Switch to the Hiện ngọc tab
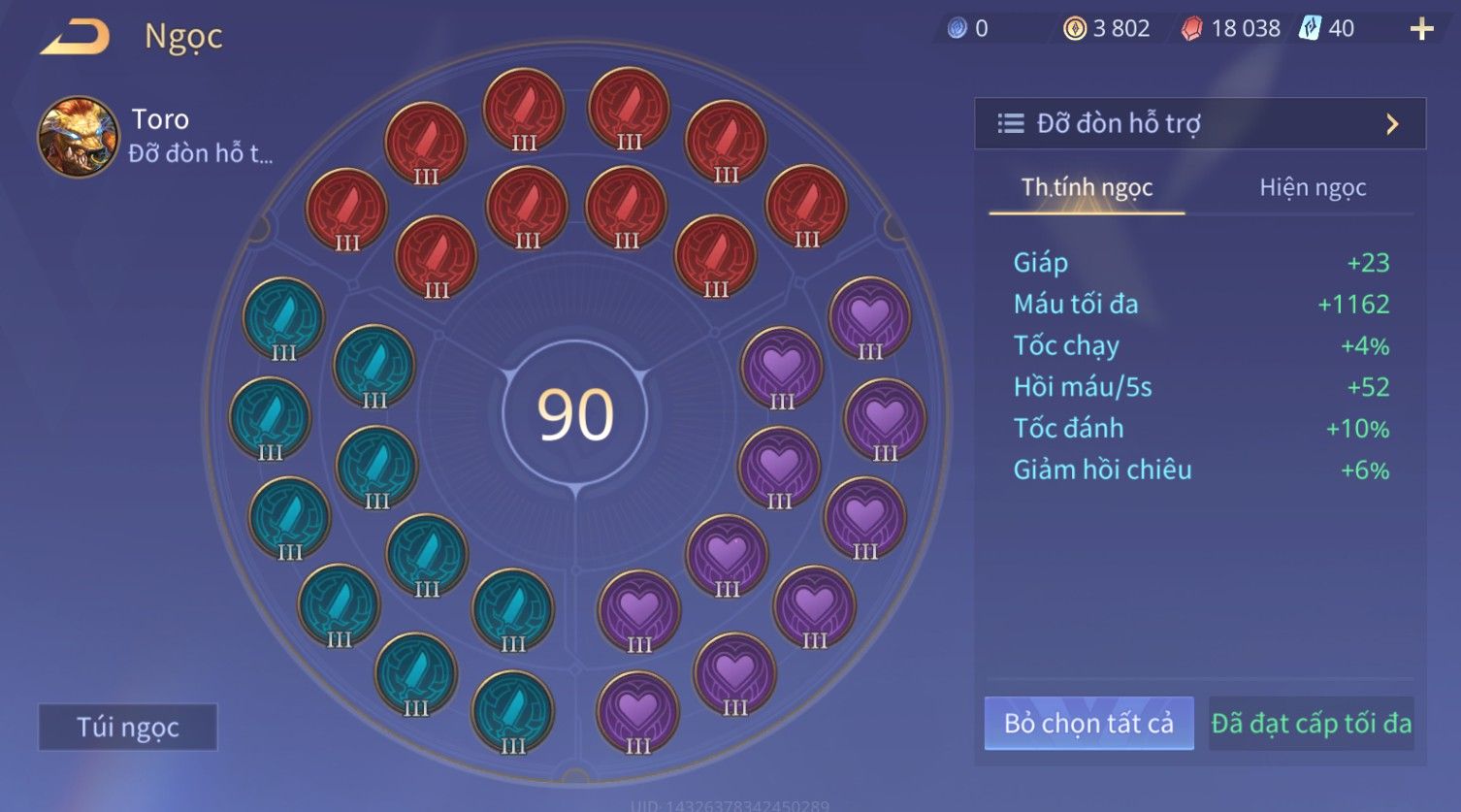This screenshot has width=1461, height=812. [x=1312, y=187]
